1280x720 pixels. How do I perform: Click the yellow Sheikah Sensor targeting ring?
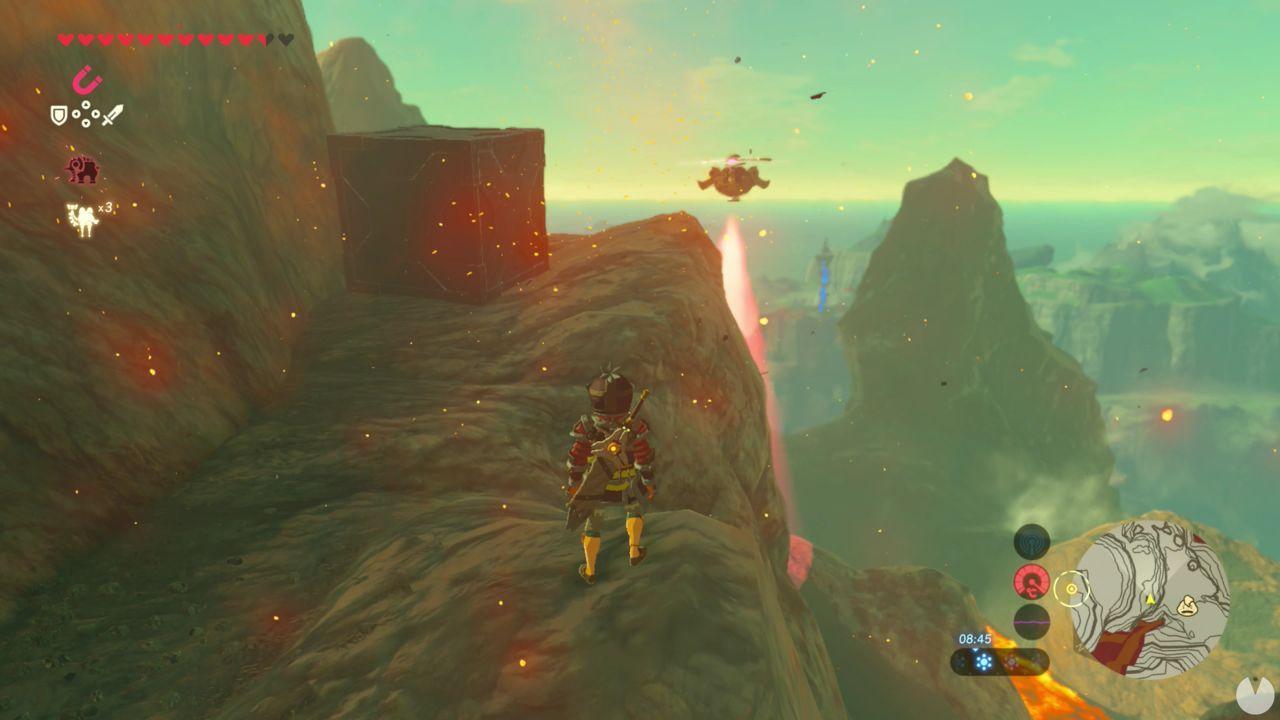(1071, 589)
